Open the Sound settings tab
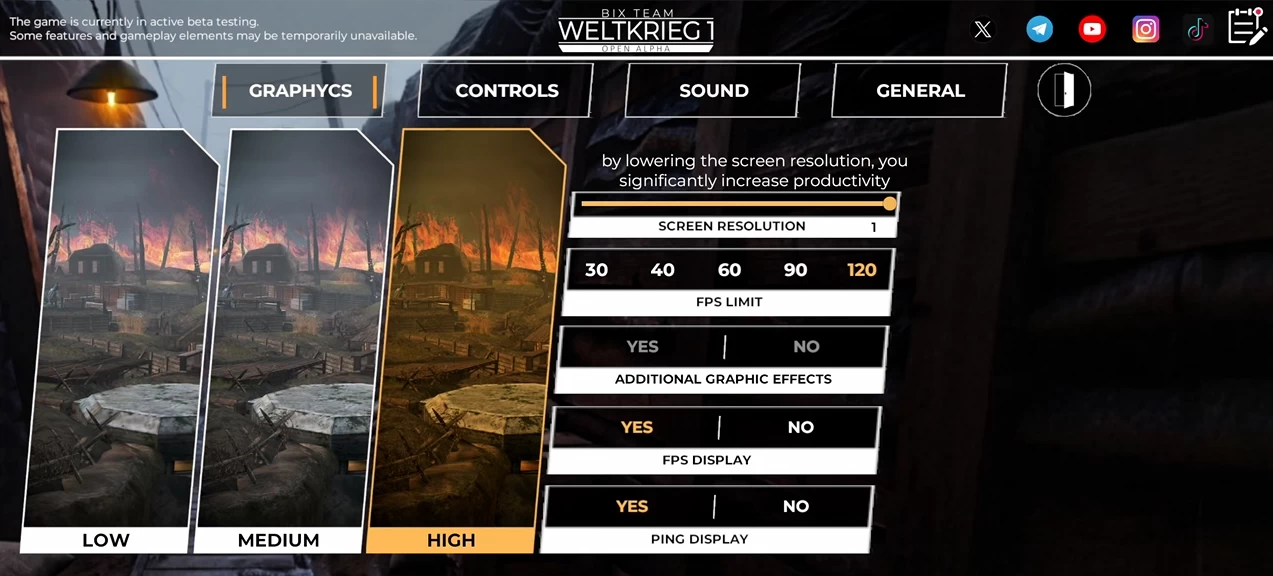 pyautogui.click(x=713, y=91)
